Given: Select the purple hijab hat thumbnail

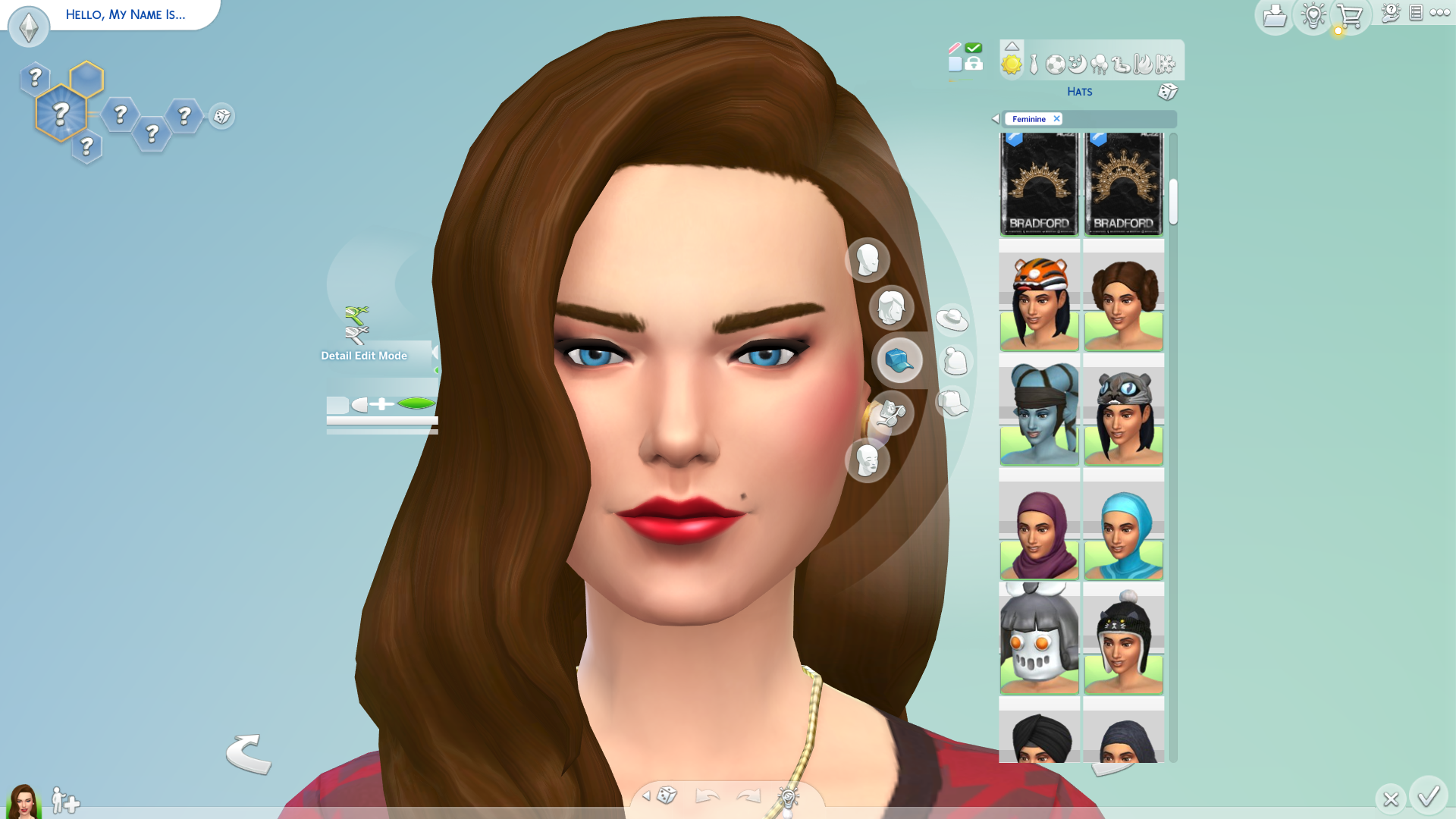Looking at the screenshot, I should click(x=1039, y=531).
